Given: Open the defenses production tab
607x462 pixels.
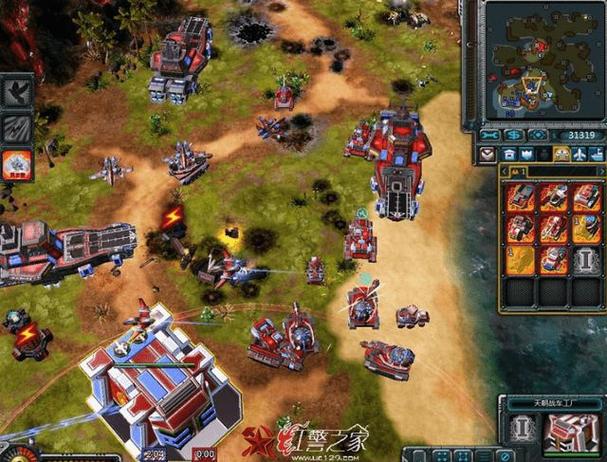Looking at the screenshot, I should (527, 154).
